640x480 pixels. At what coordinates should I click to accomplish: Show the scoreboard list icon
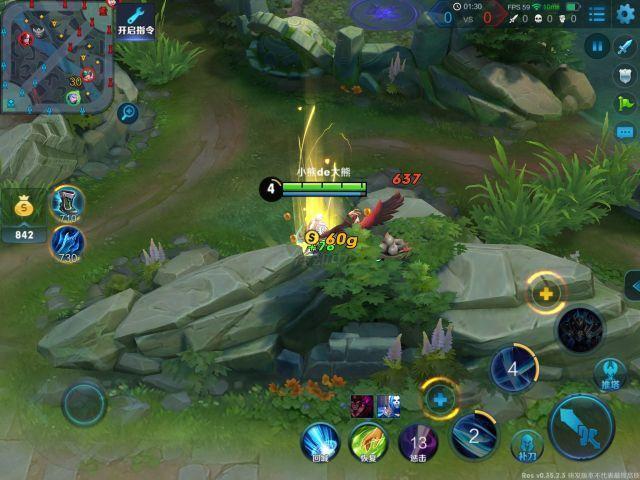point(596,14)
